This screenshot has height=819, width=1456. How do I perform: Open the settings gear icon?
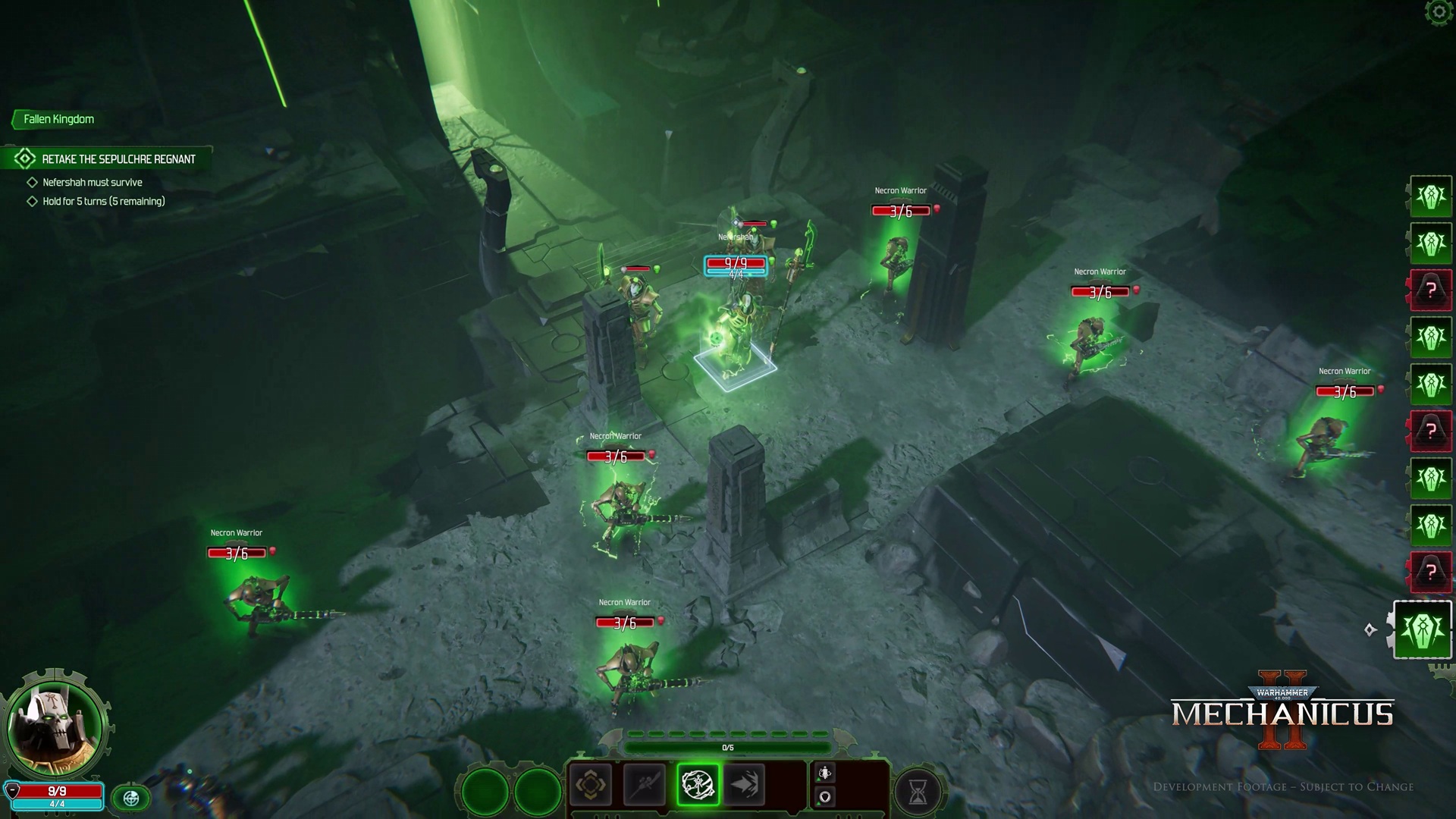1439,13
